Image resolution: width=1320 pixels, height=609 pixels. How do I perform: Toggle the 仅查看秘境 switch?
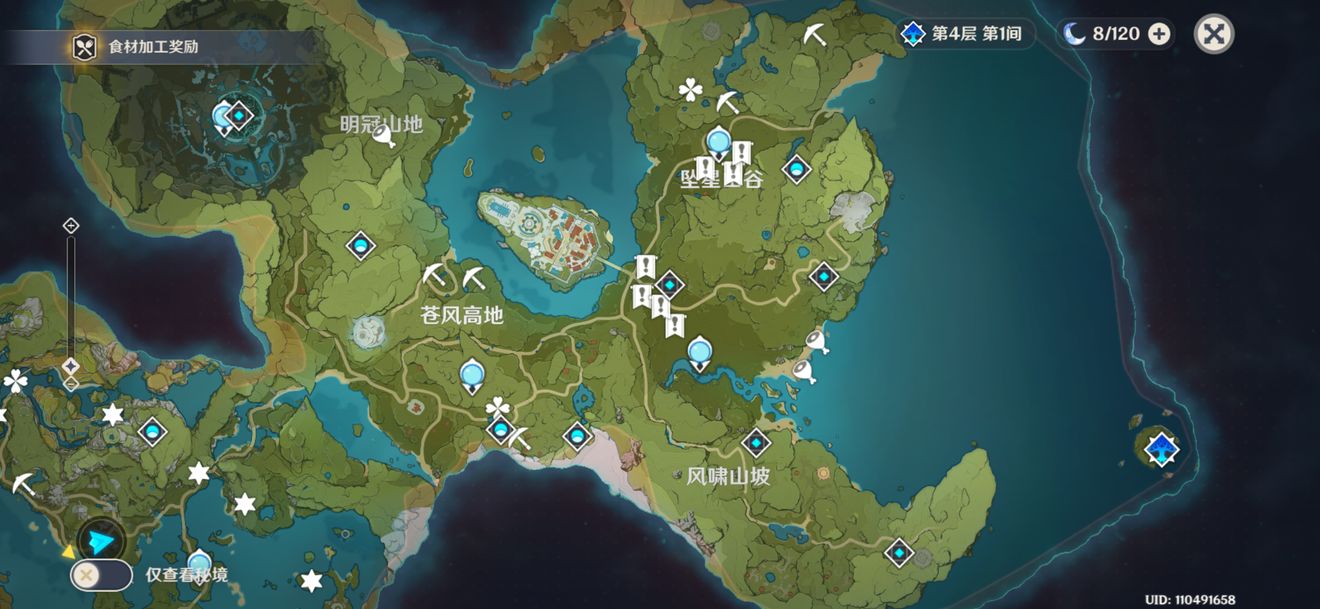[101, 575]
